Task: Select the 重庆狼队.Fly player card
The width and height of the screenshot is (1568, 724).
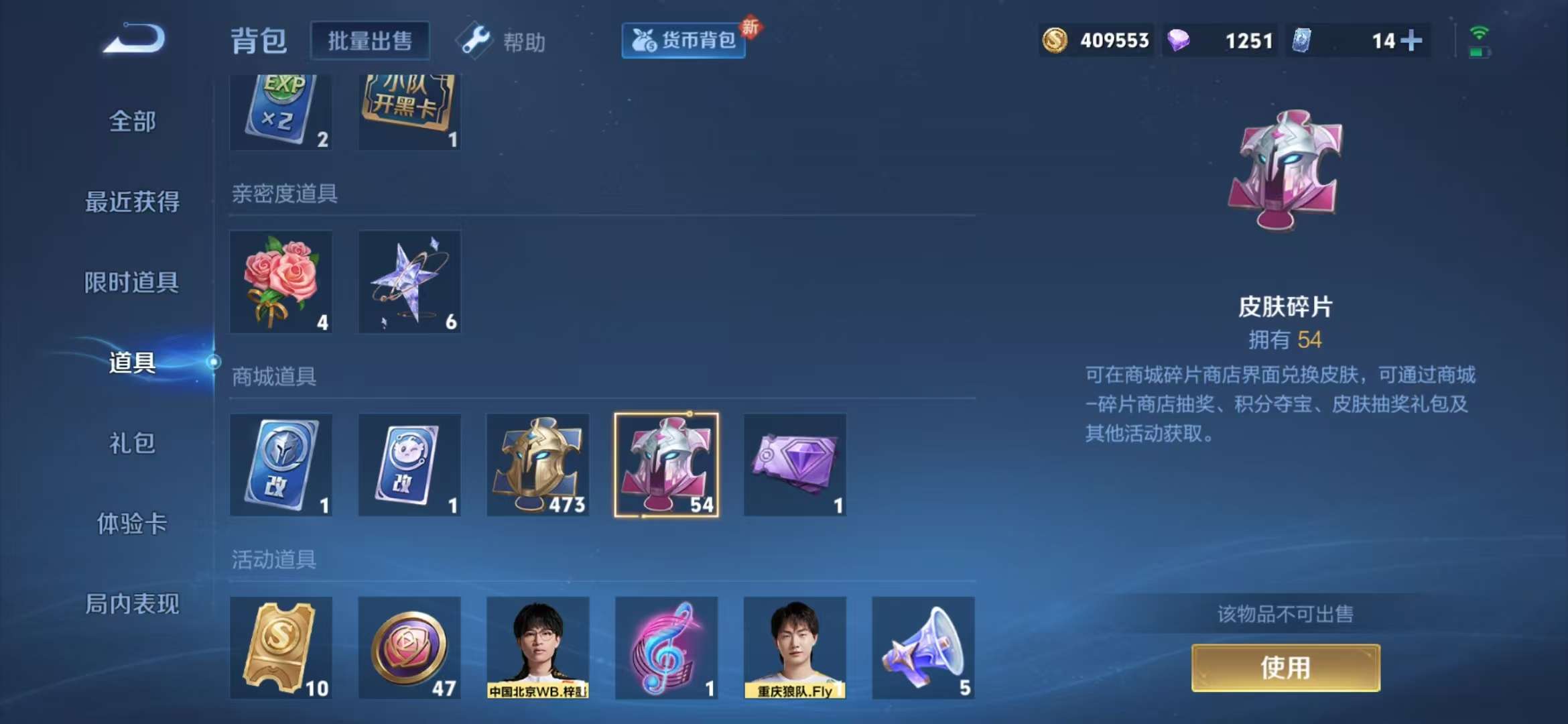Action: pos(794,647)
